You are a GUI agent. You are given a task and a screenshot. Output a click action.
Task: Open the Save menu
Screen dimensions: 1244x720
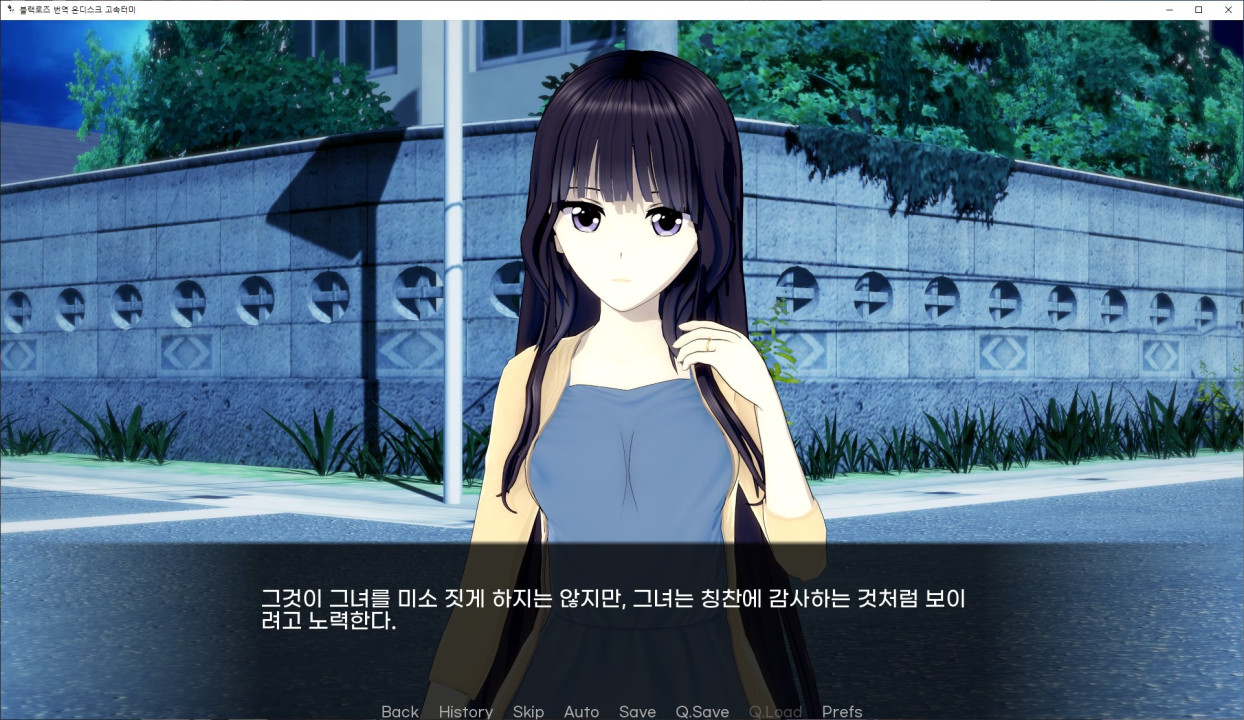(637, 711)
